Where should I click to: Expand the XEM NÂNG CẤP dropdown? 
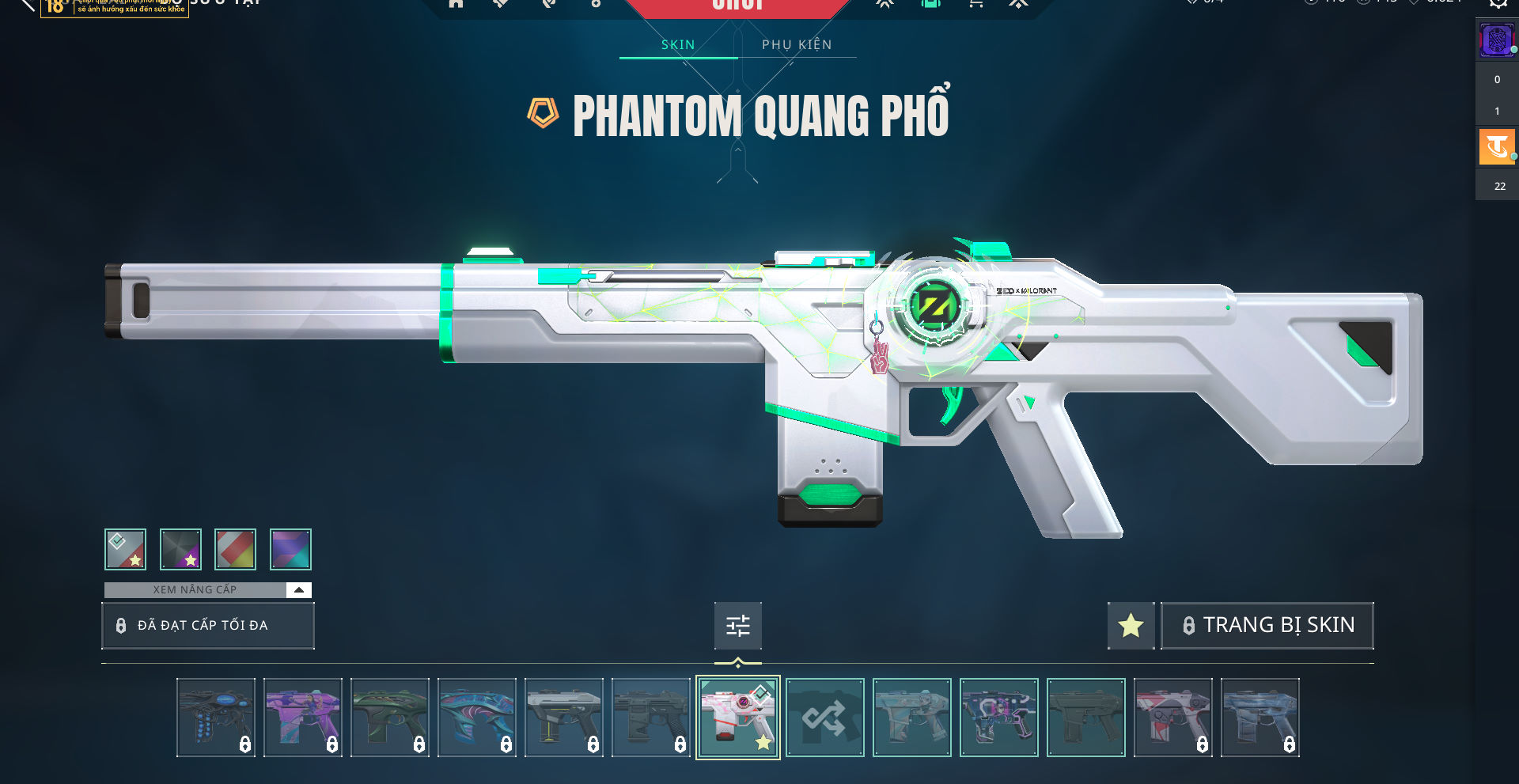click(298, 590)
